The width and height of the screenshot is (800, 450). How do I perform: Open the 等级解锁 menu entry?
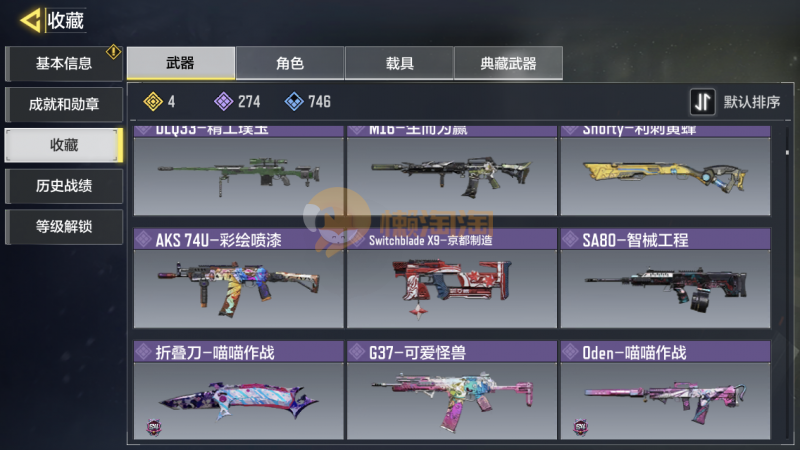coord(64,226)
